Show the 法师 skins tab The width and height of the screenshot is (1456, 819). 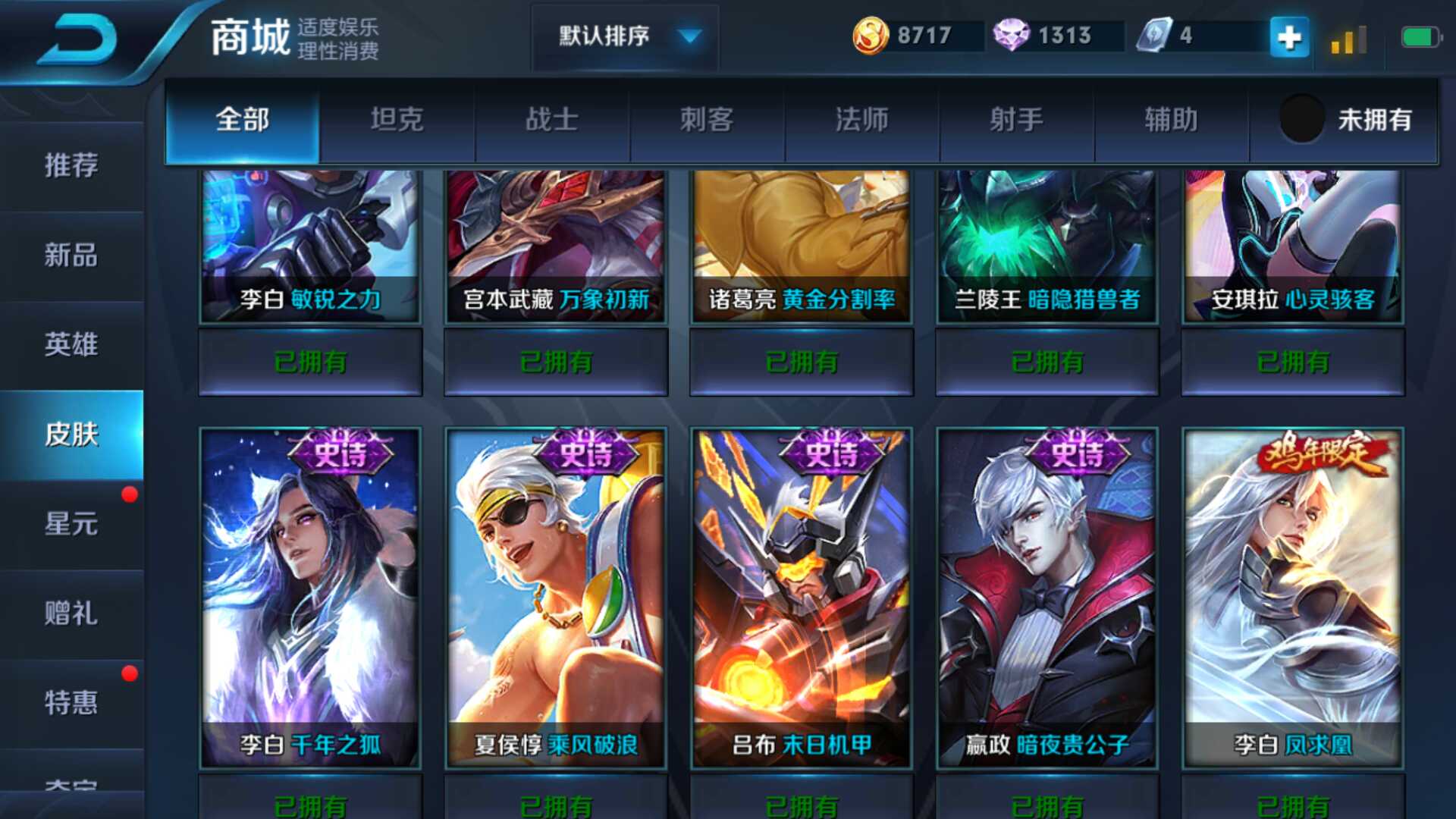coord(861,120)
